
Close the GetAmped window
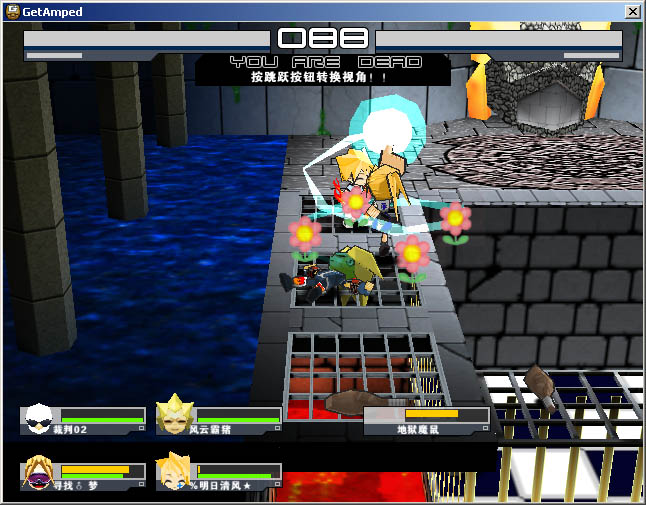pos(632,11)
